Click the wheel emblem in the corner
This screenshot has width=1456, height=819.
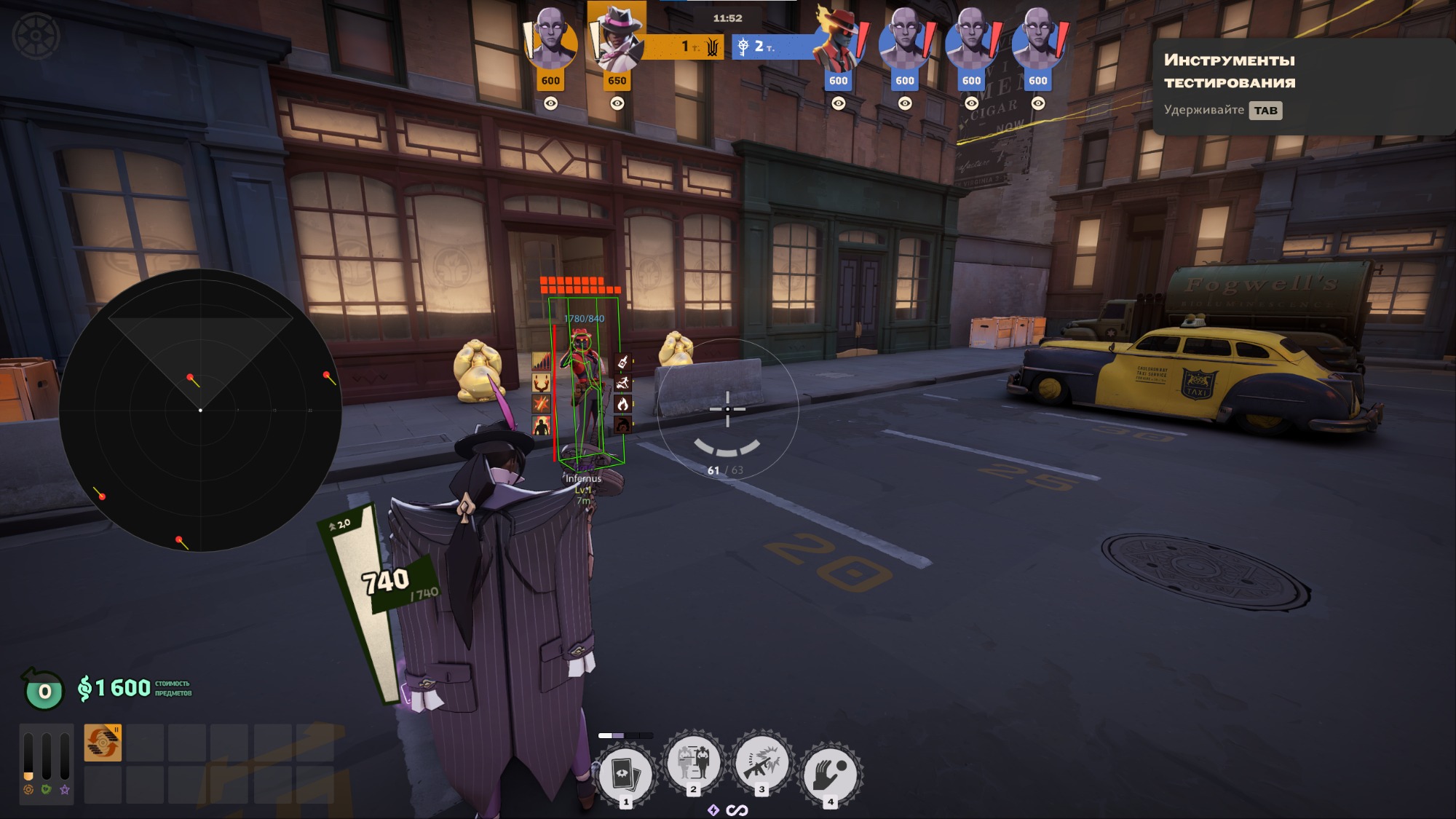pyautogui.click(x=36, y=35)
